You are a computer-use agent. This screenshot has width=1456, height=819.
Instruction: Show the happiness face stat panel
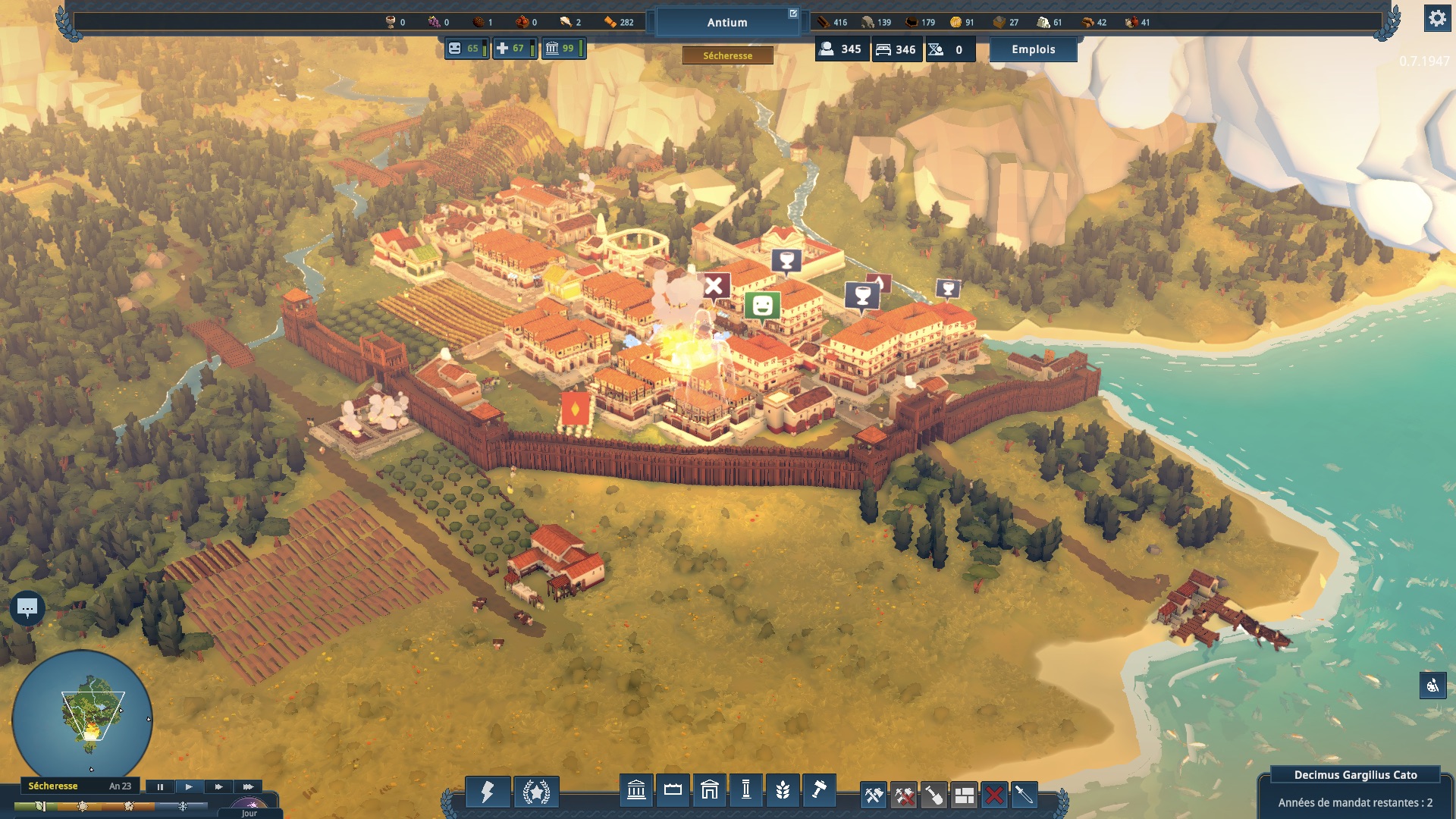465,49
